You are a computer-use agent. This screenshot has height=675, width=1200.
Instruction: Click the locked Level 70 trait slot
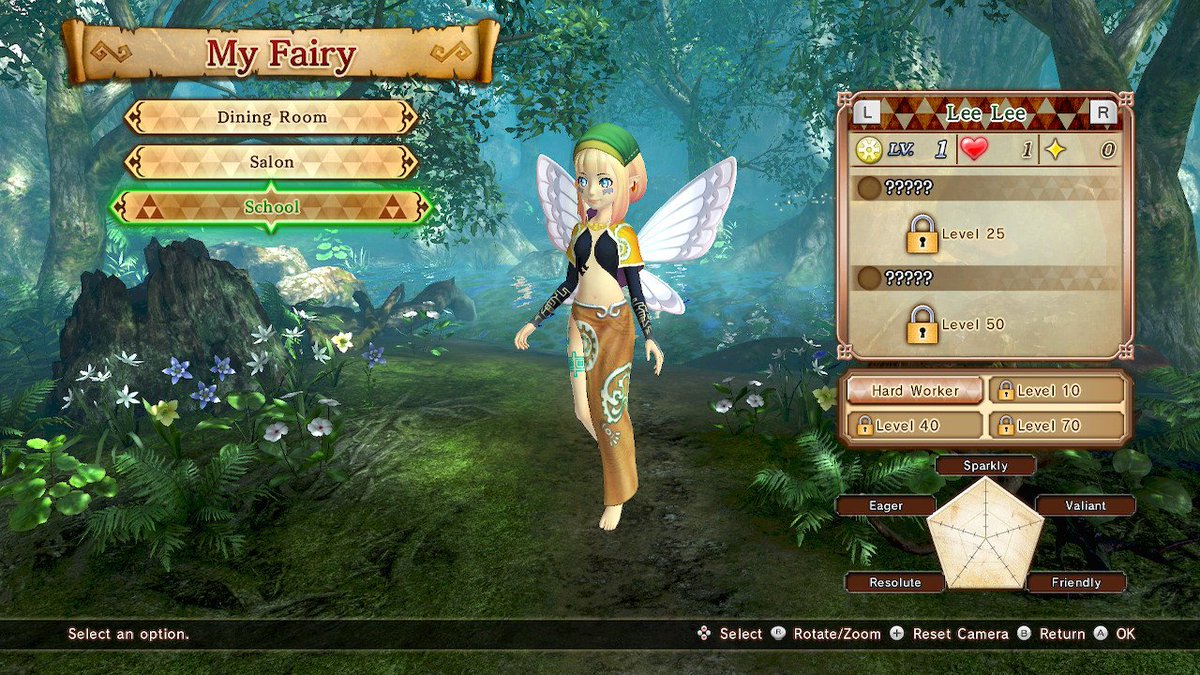click(1056, 425)
